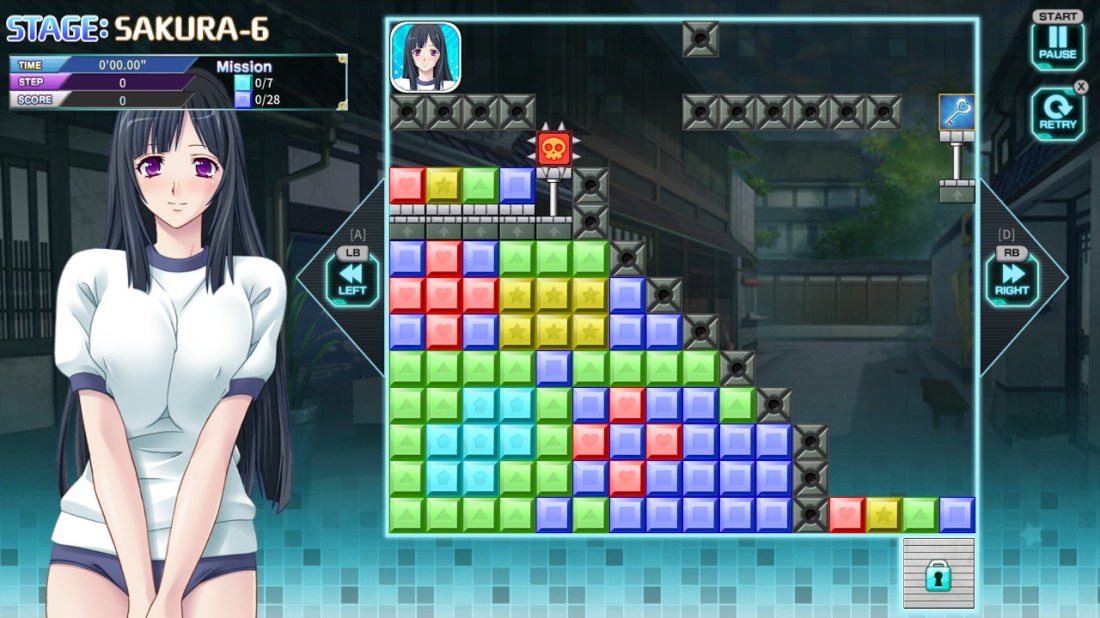Viewport: 1100px width, 618px height.
Task: Choose the red tile on the brick ledge
Action: click(x=407, y=185)
